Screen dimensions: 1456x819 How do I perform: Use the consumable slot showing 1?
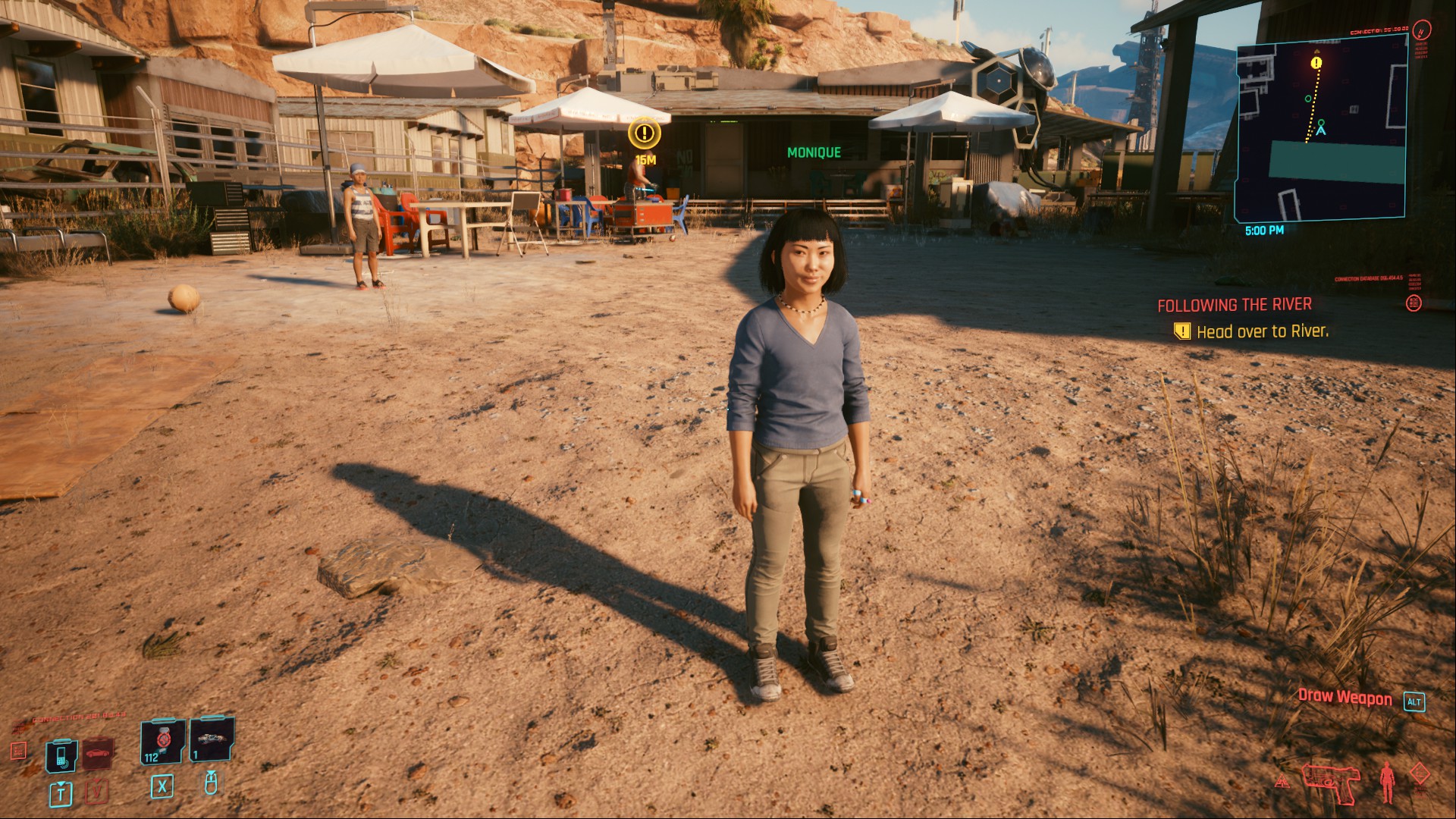(212, 739)
